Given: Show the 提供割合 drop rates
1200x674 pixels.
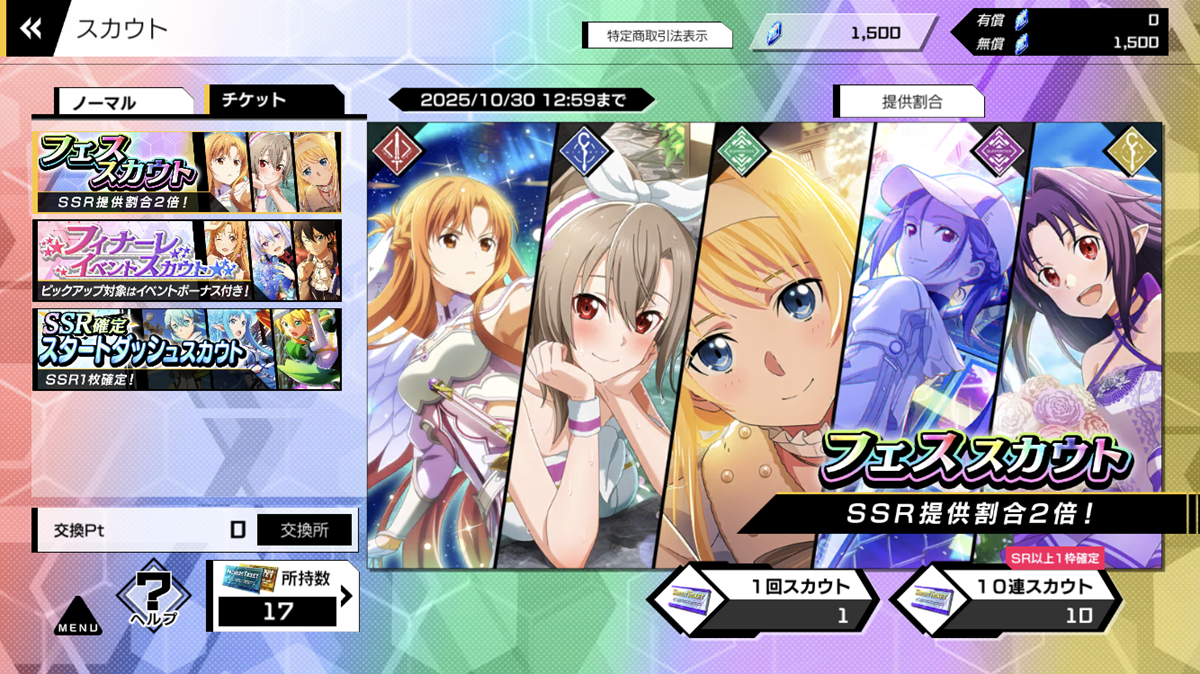Looking at the screenshot, I should (910, 102).
